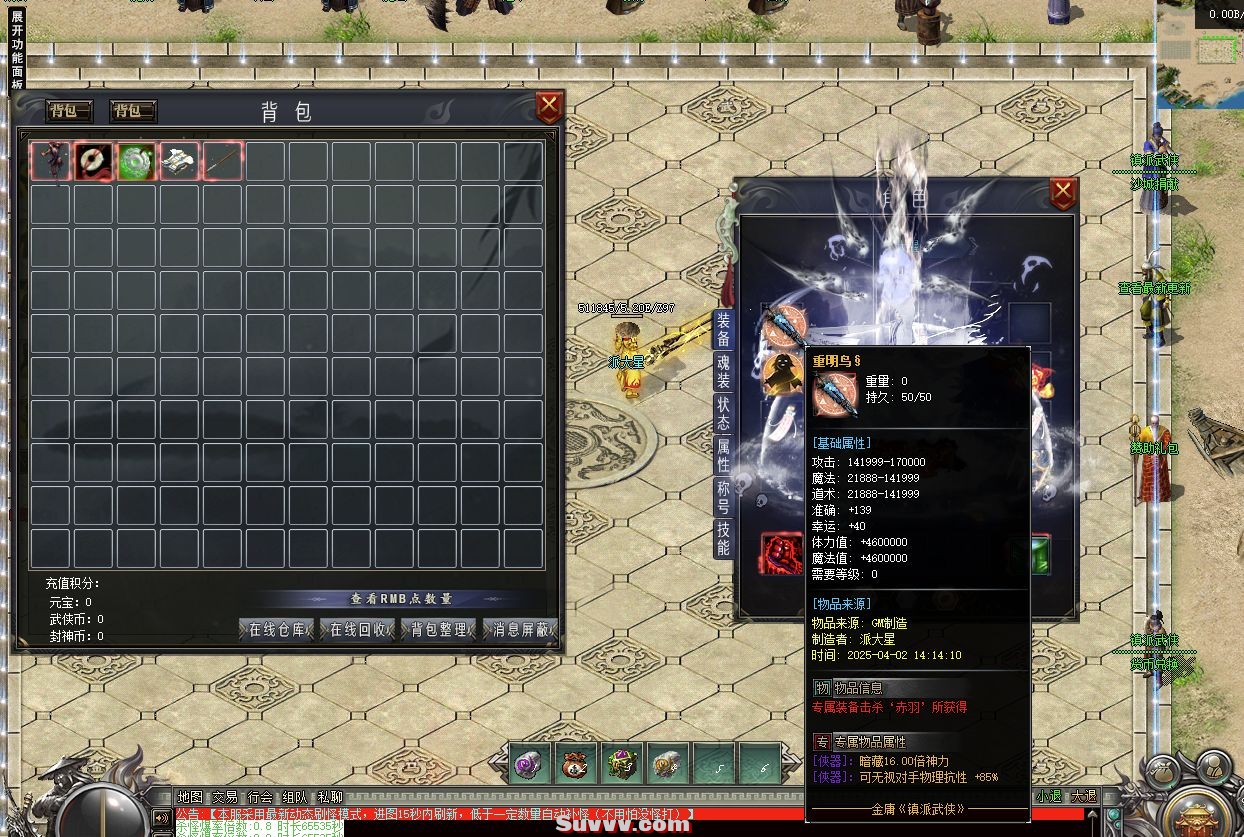Use the purple scroll hotbar item

pos(527,766)
